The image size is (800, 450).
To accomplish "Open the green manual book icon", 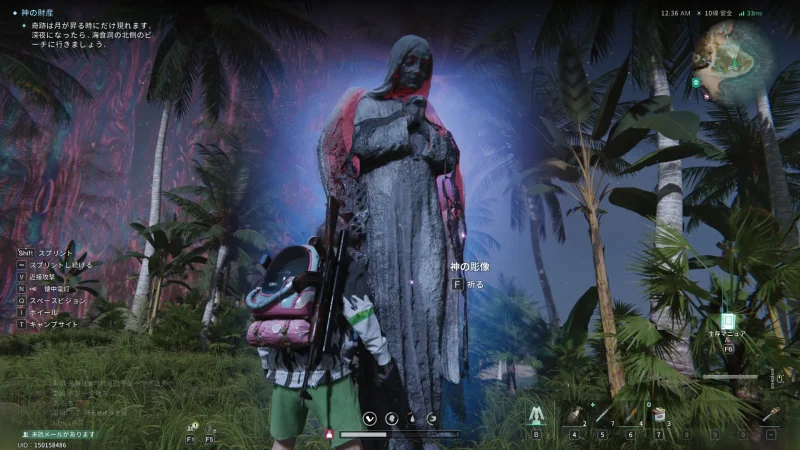I will click(727, 320).
